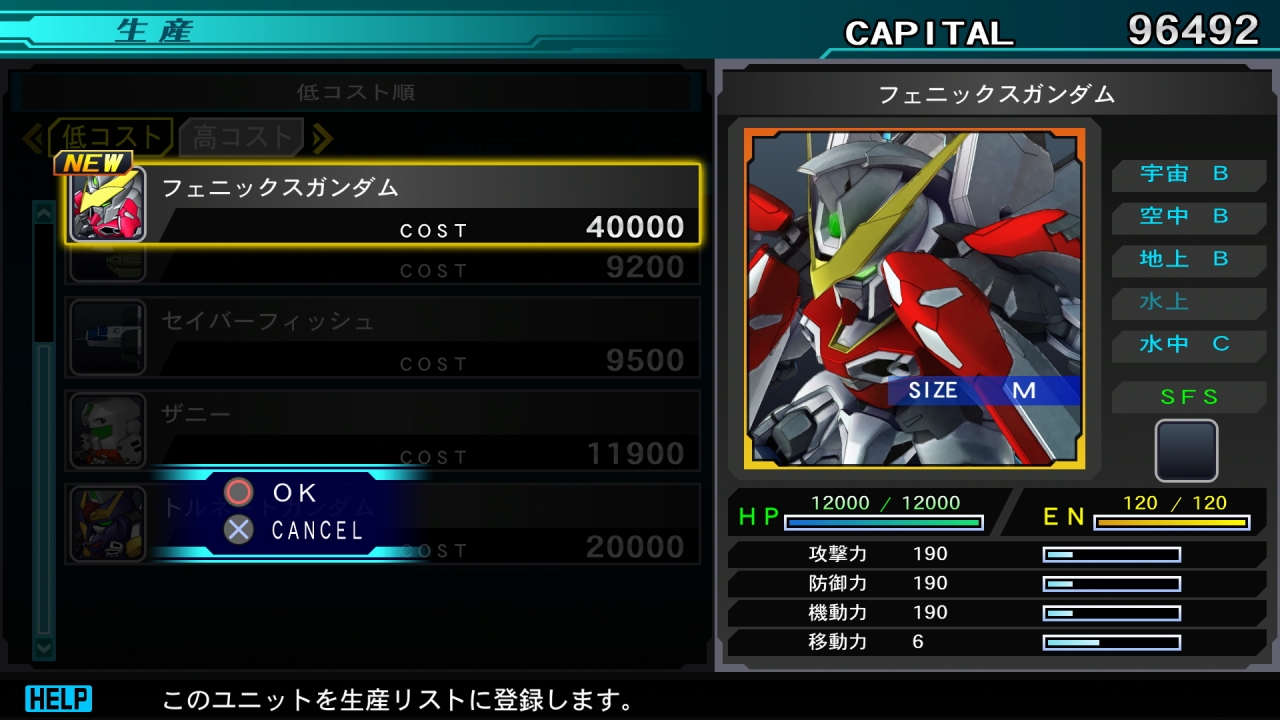The height and width of the screenshot is (720, 1280).
Task: Pick the ザニー unit costing 11900
Action: point(384,431)
